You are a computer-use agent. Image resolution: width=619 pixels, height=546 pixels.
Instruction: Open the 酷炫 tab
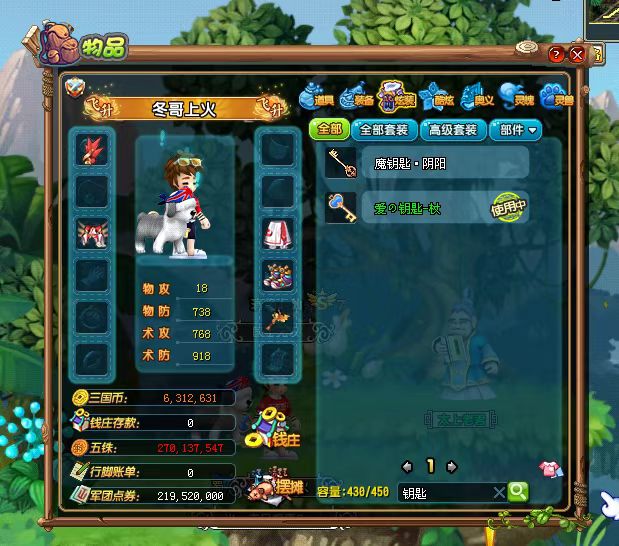click(x=437, y=97)
